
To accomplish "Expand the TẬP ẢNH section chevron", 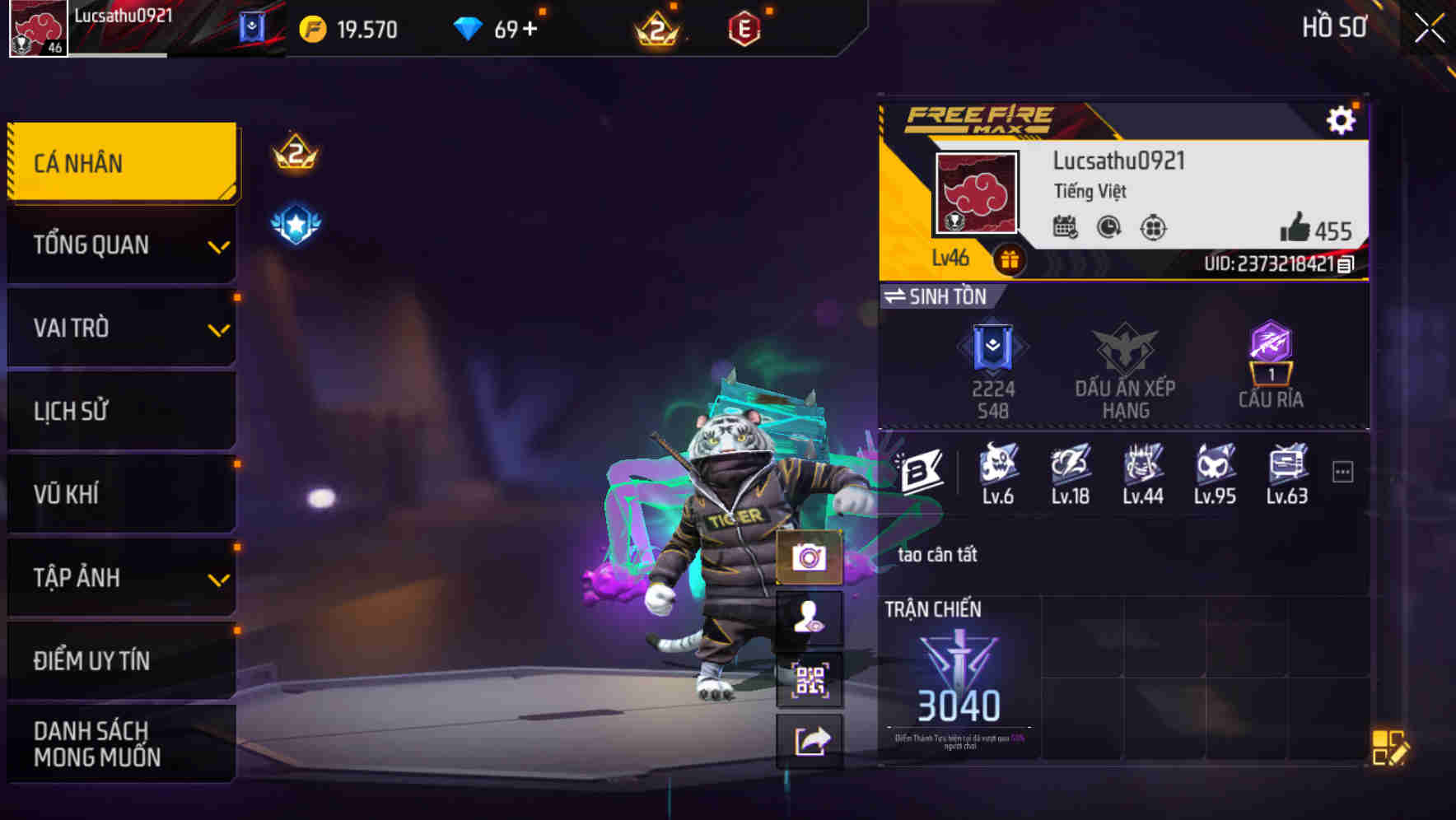I will [218, 577].
